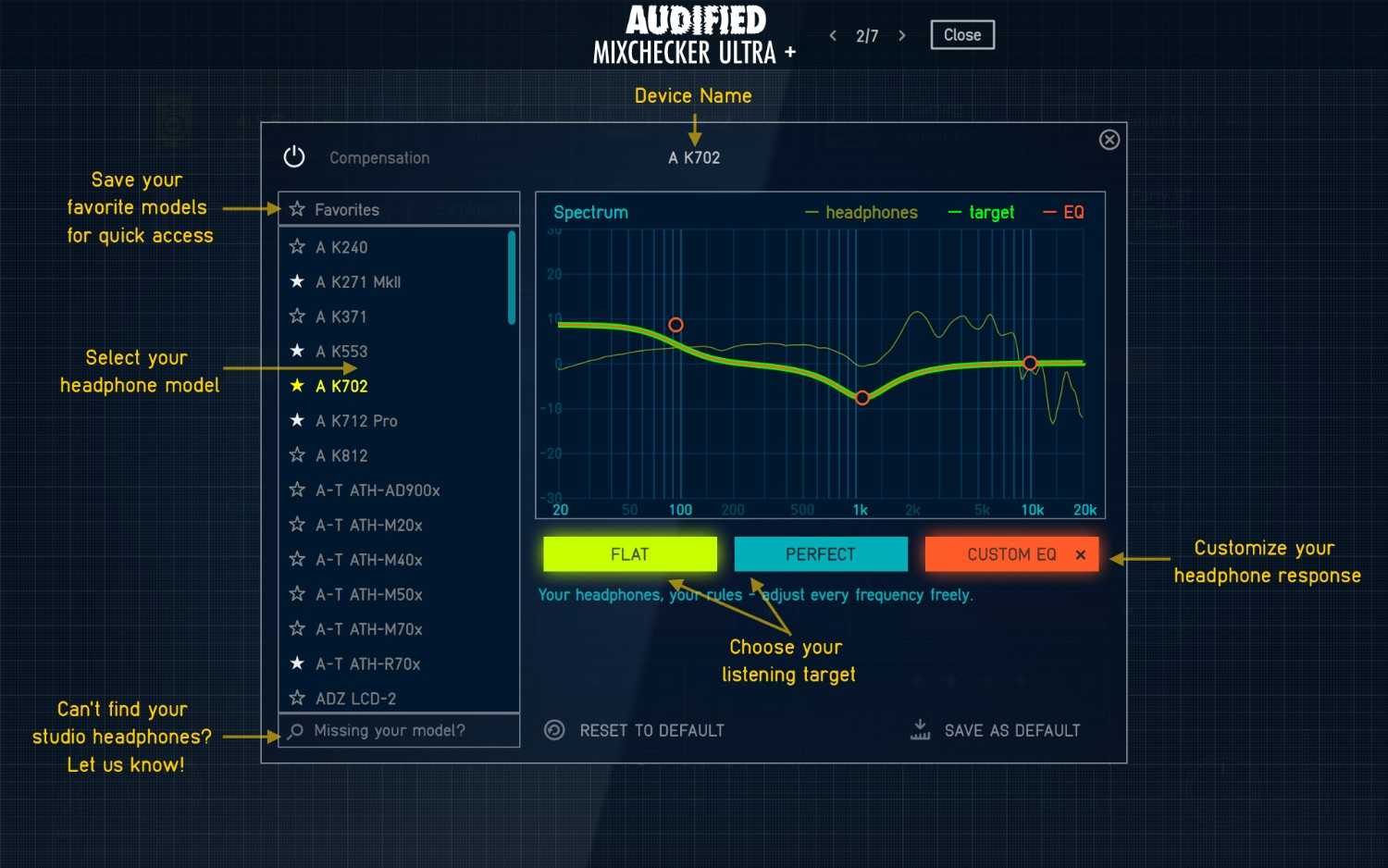Unfavorite the A K712 Pro model

point(296,420)
